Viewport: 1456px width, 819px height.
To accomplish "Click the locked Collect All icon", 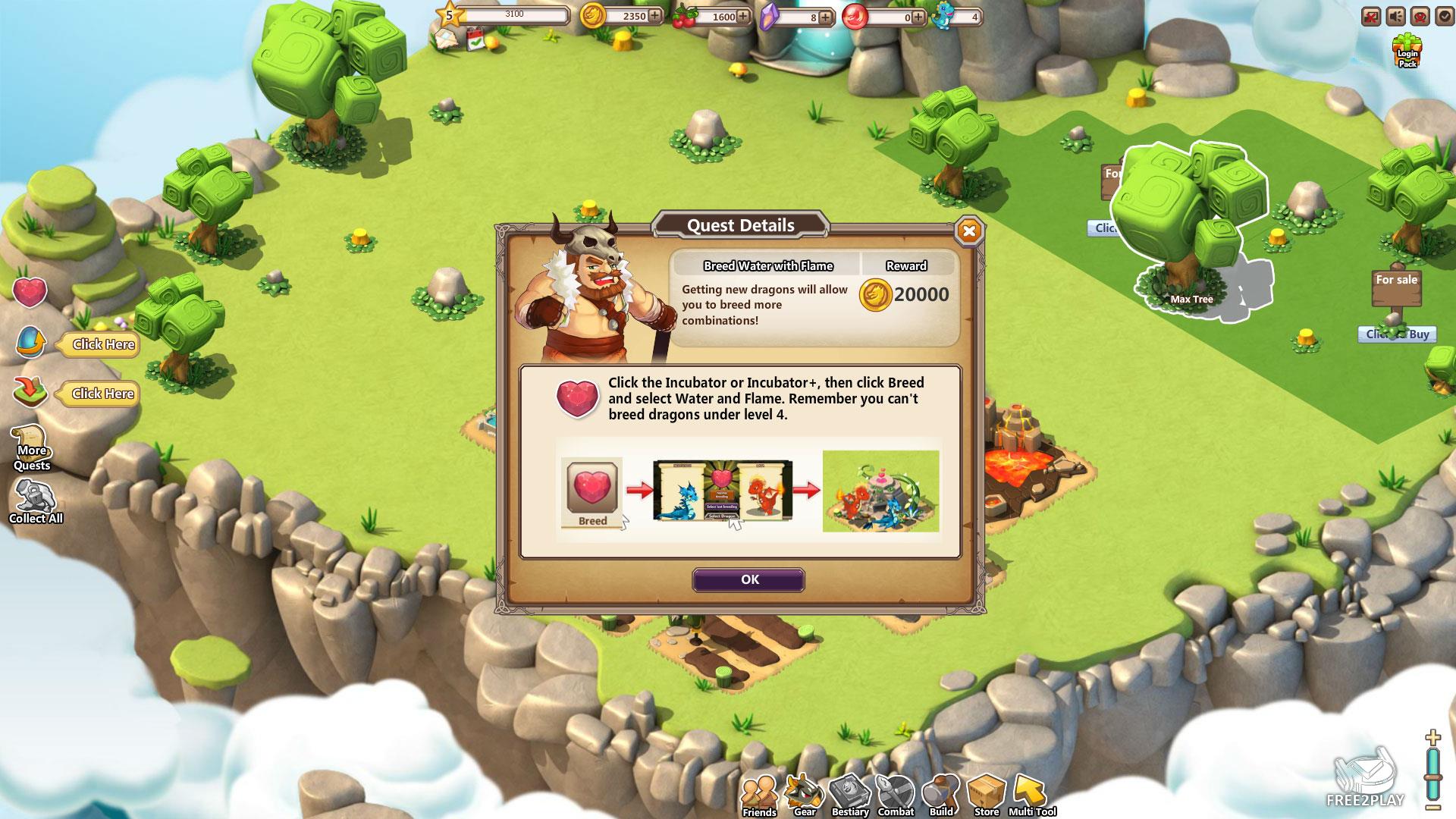I will tap(35, 502).
